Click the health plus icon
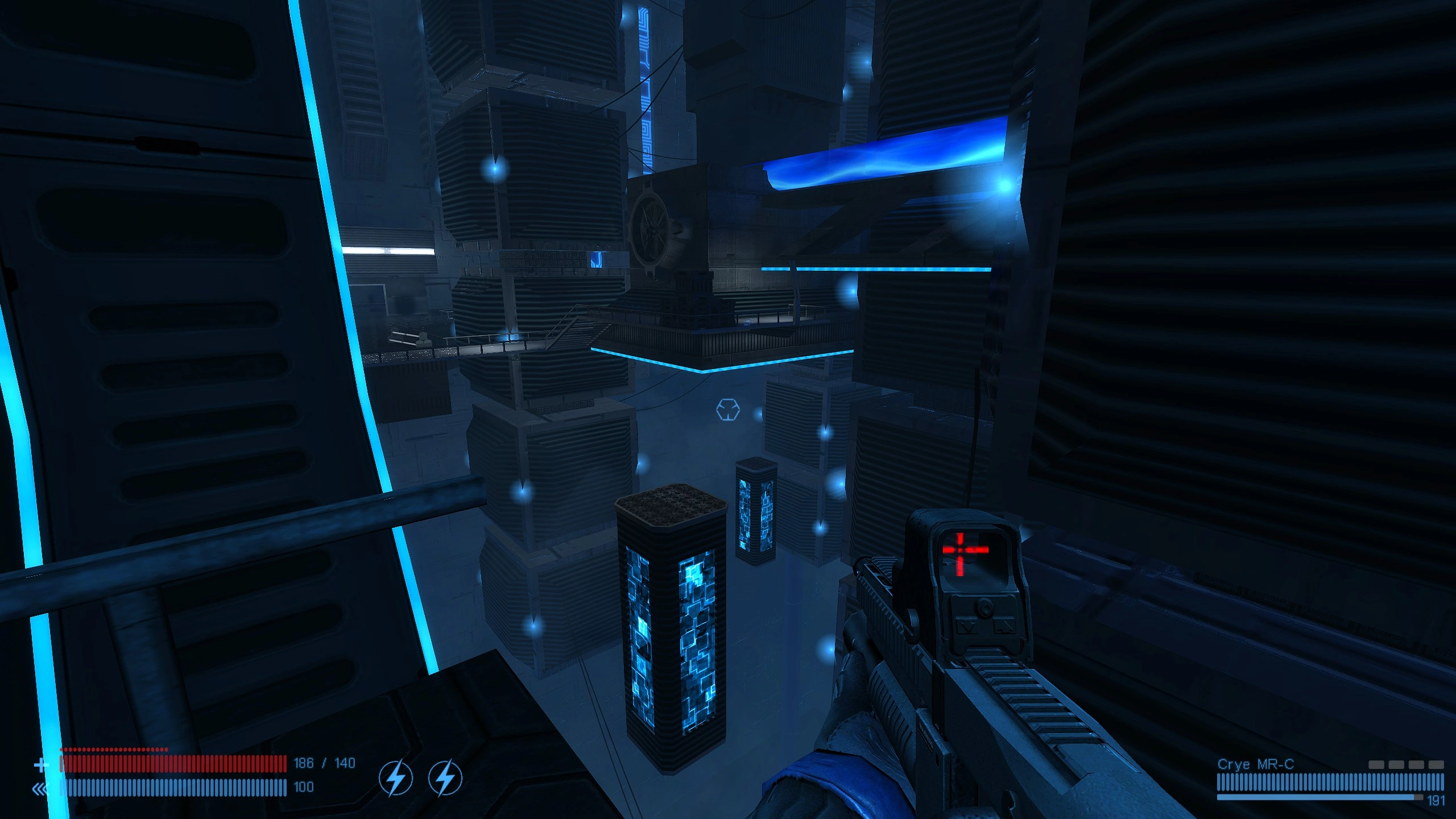Image resolution: width=1456 pixels, height=819 pixels. [x=41, y=765]
